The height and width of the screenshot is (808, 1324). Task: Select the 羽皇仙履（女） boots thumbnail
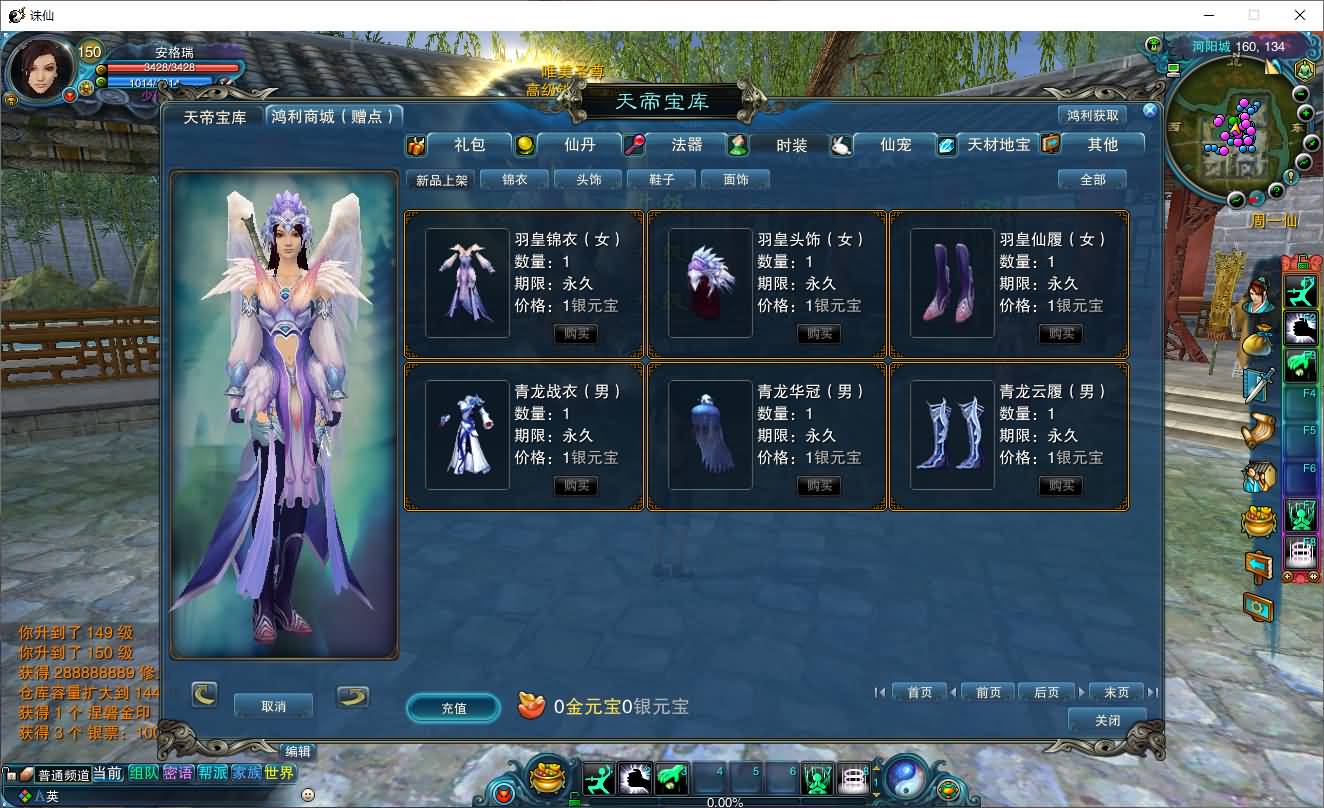coord(952,283)
